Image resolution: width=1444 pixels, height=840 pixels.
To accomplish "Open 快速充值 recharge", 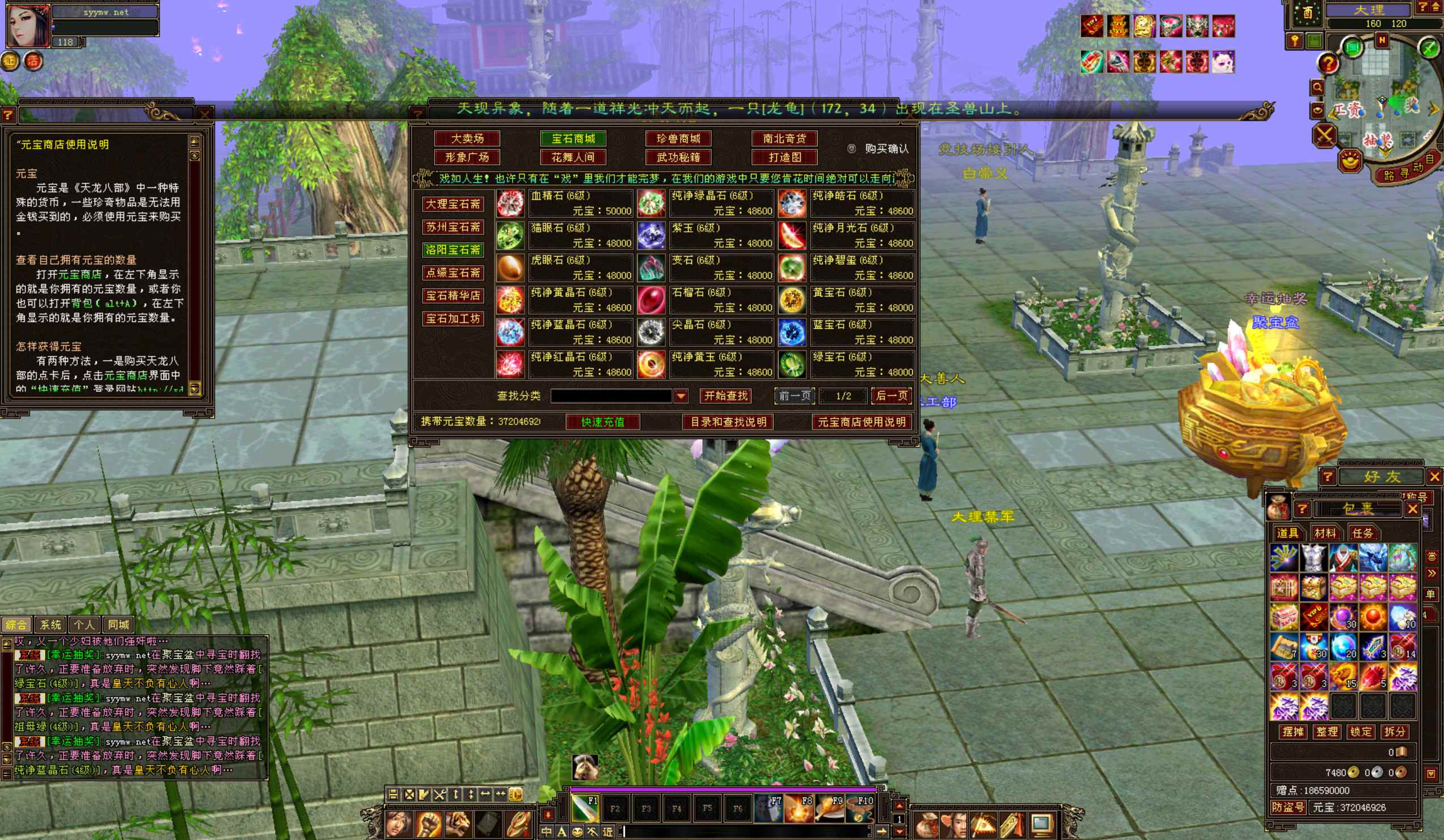I will point(603,423).
